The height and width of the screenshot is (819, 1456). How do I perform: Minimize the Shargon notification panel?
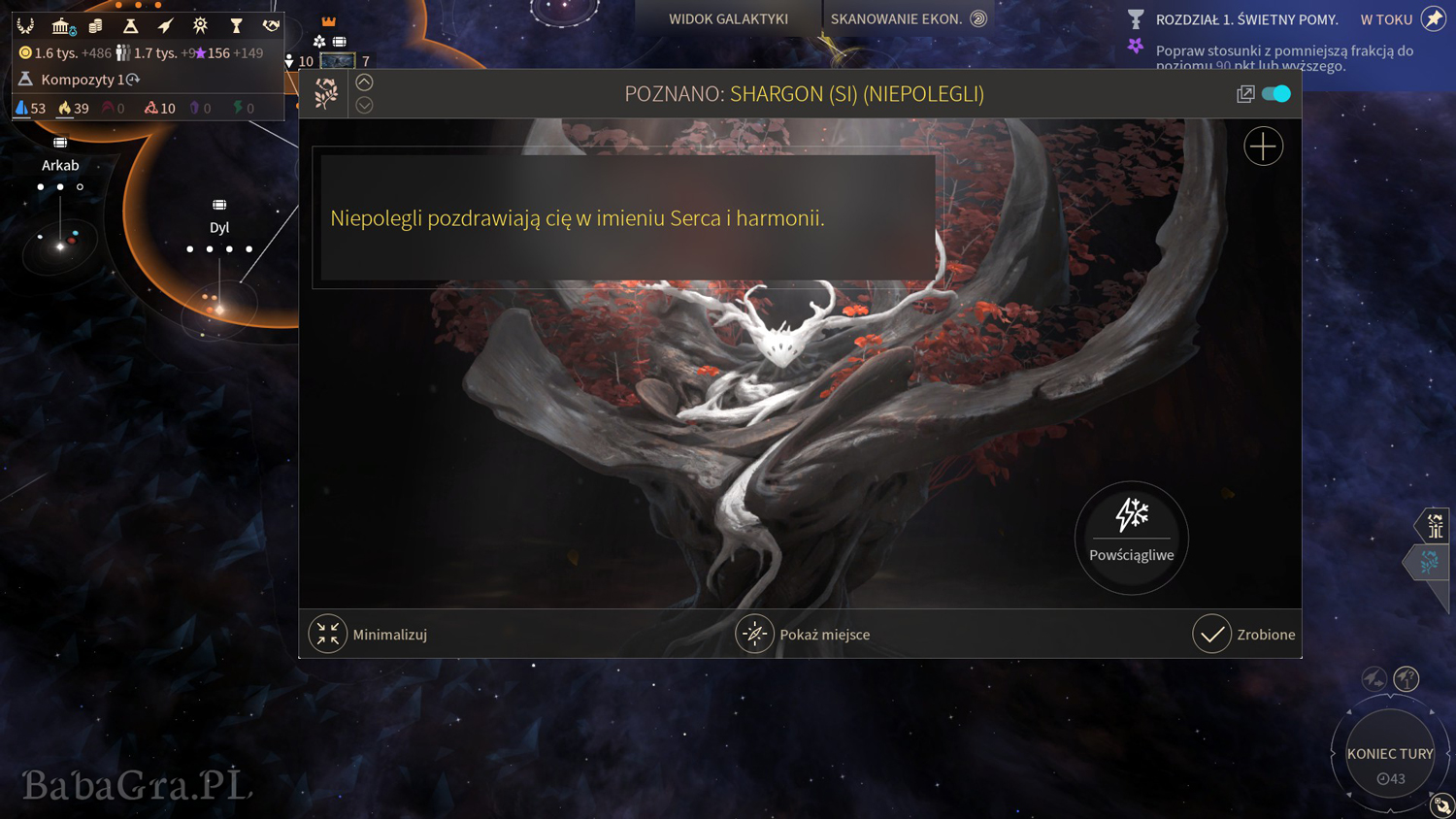point(328,635)
